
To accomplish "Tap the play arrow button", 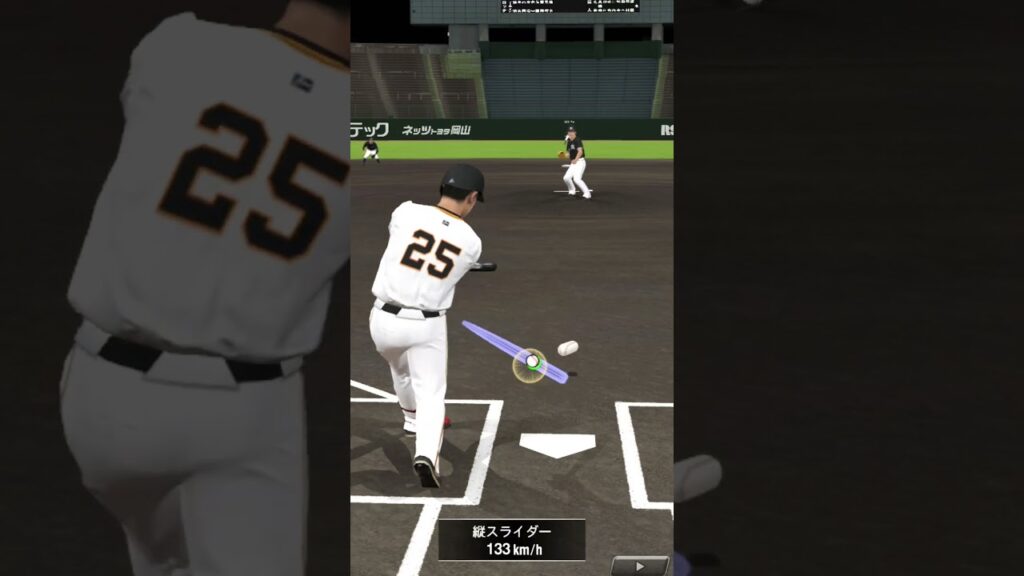I will coord(639,566).
